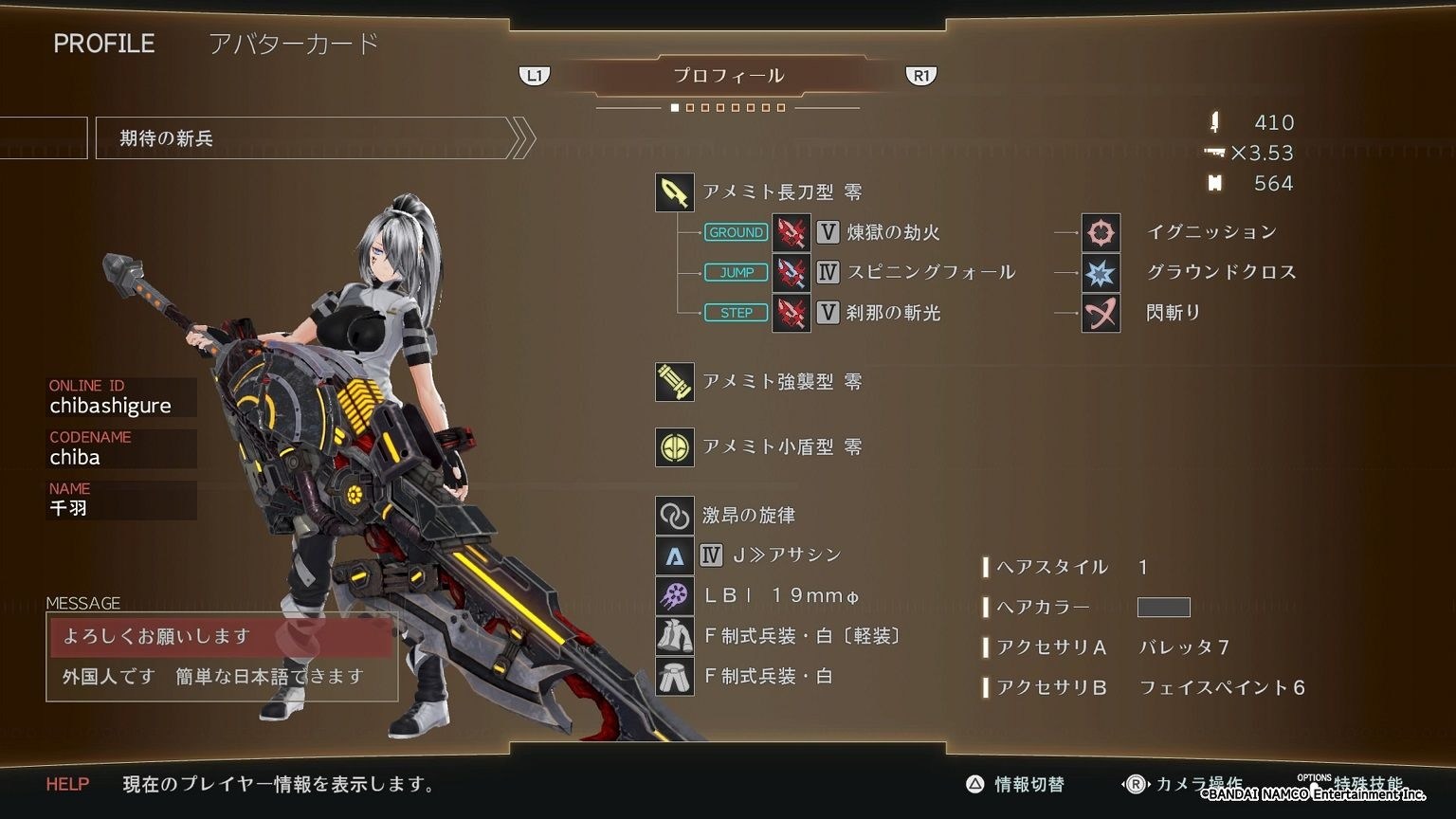Click the アメミト強襲型 零 ranged weapon icon
The width and height of the screenshot is (1456, 819).
(x=674, y=381)
